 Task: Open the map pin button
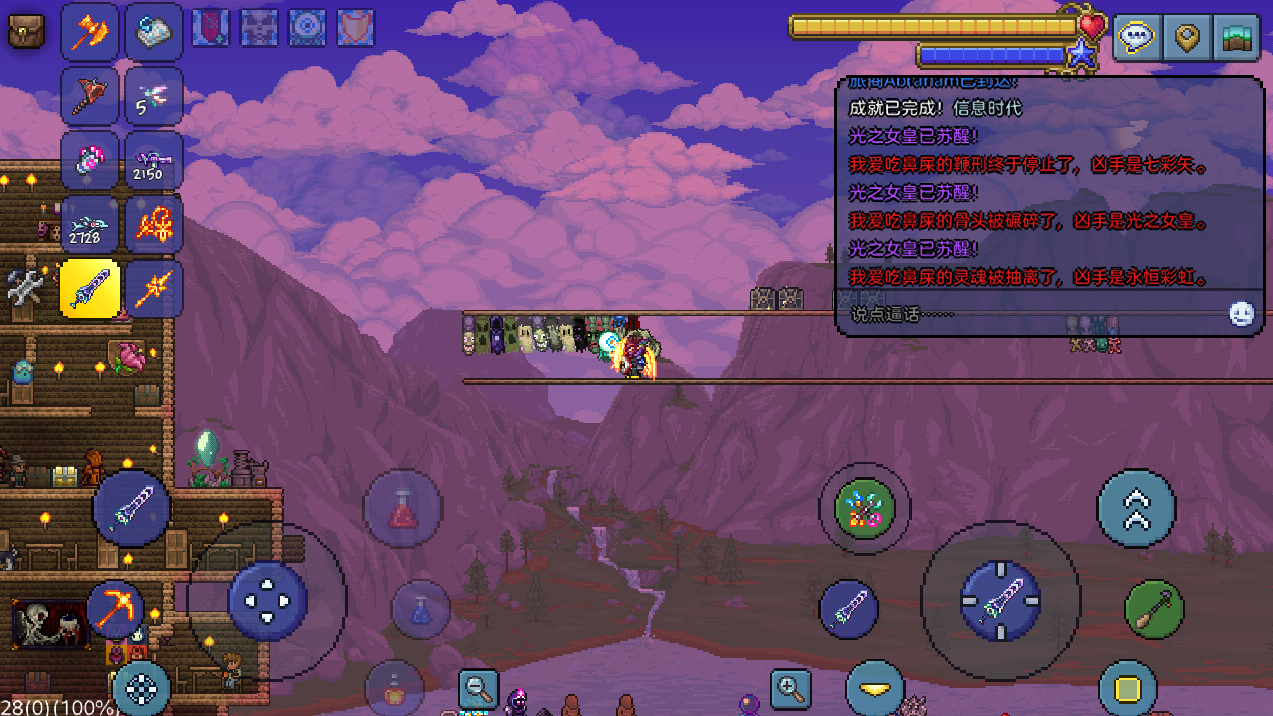pos(1187,38)
